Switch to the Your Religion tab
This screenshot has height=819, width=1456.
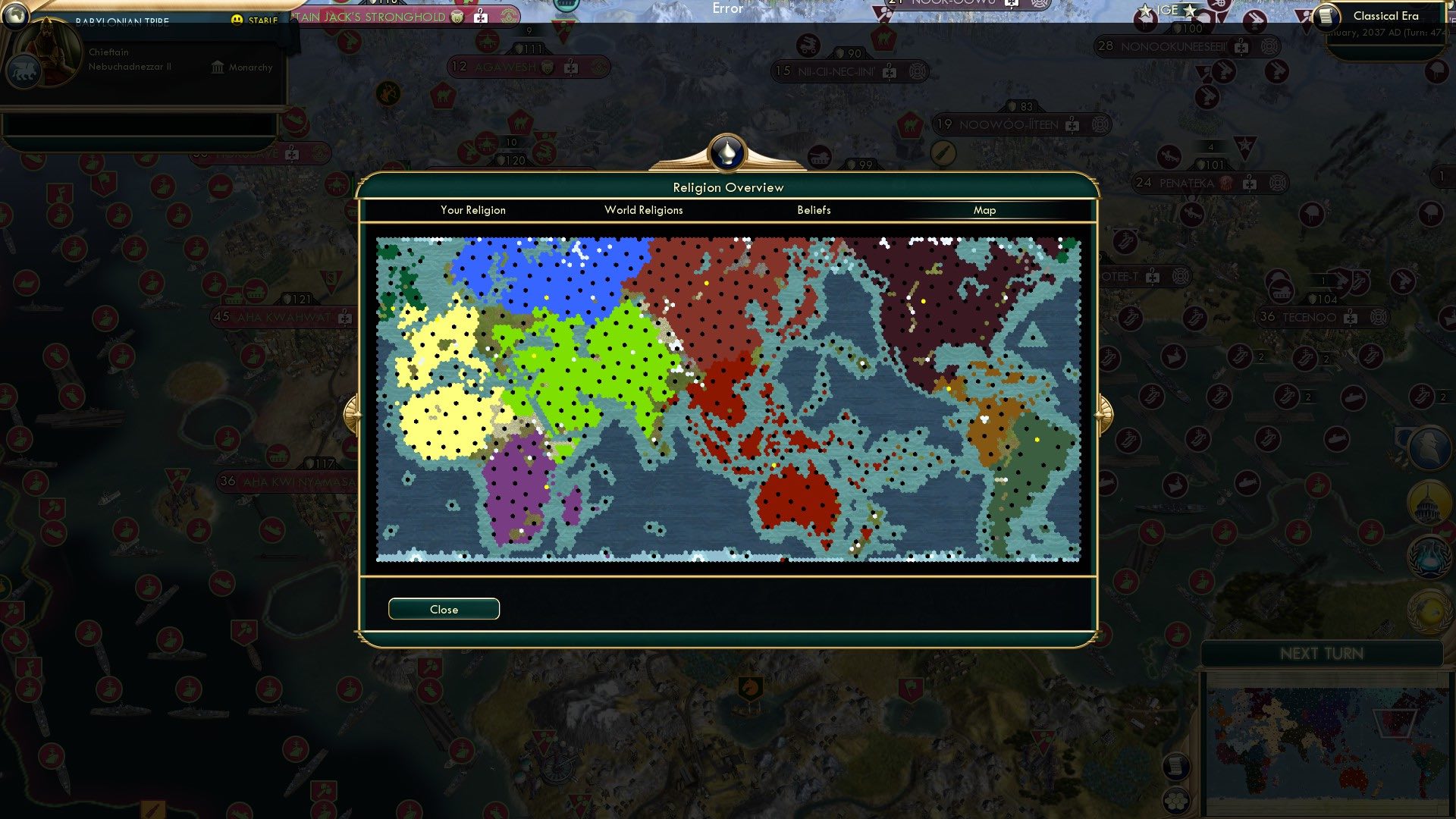[x=474, y=210]
